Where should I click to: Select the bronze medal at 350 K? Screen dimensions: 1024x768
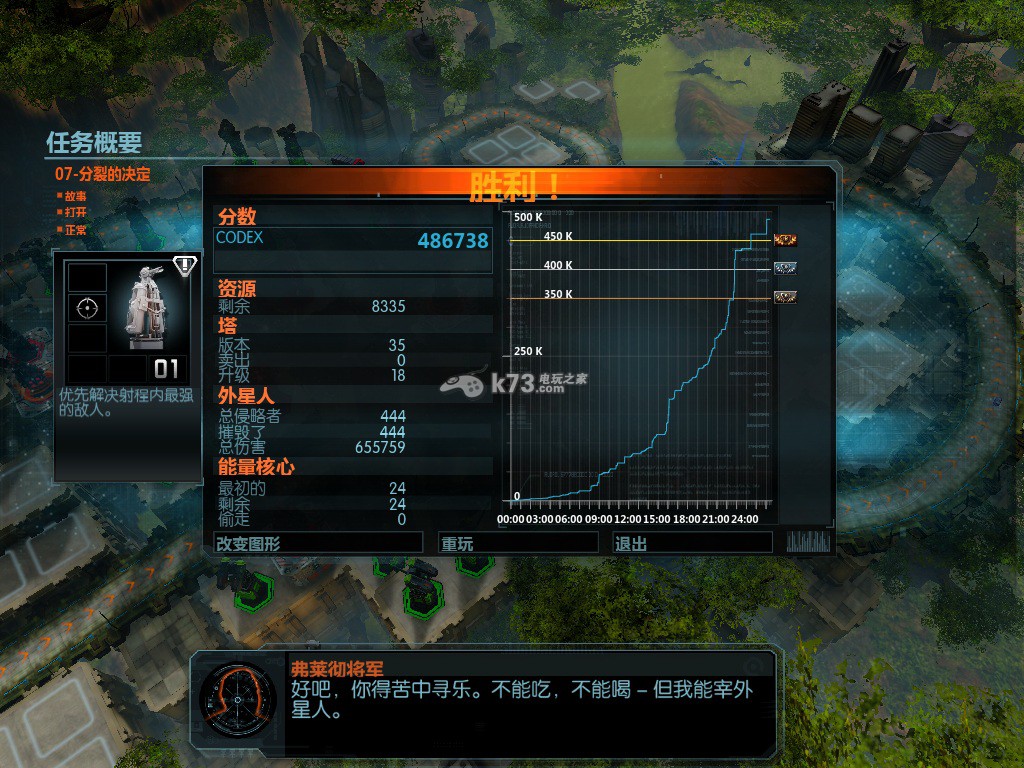click(x=785, y=297)
